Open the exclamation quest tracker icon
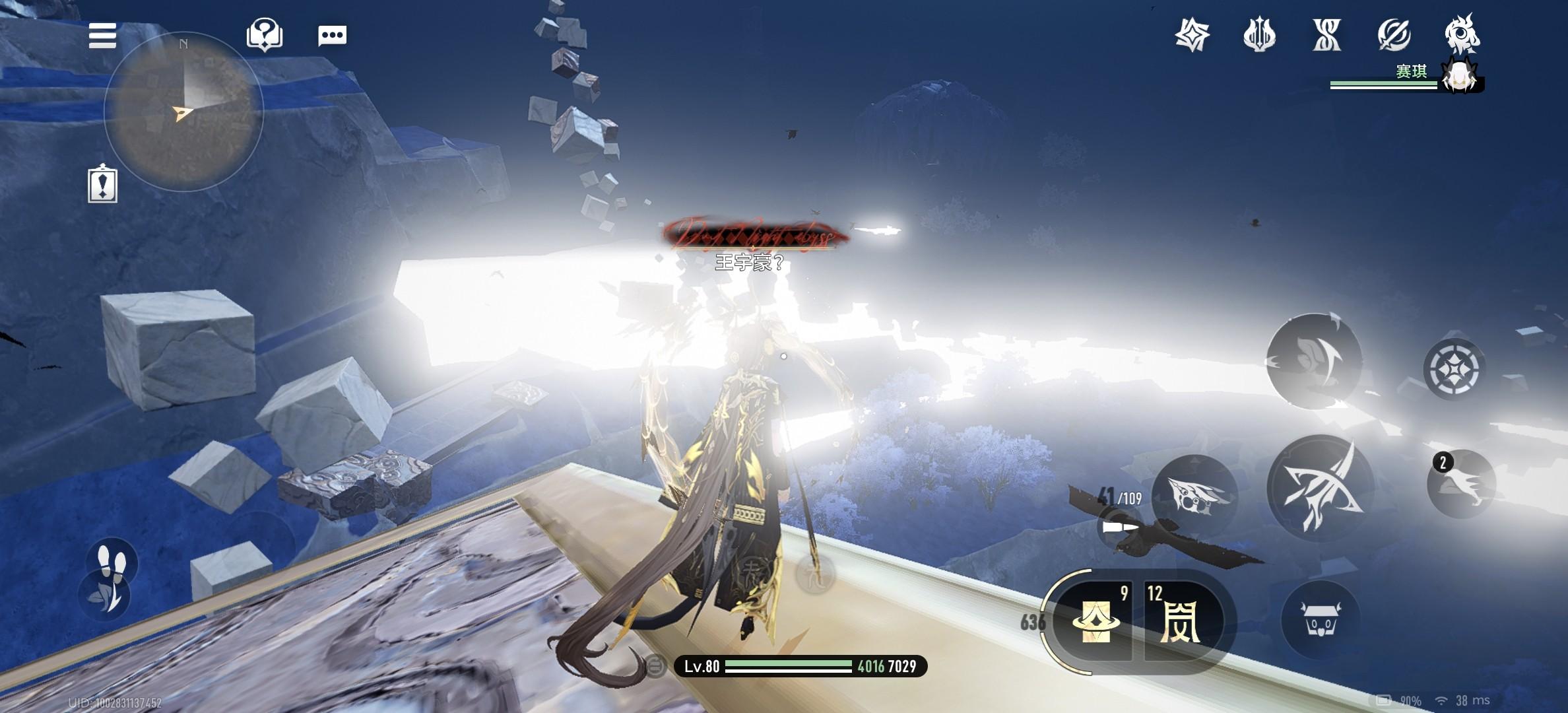This screenshot has width=1568, height=713. [102, 184]
